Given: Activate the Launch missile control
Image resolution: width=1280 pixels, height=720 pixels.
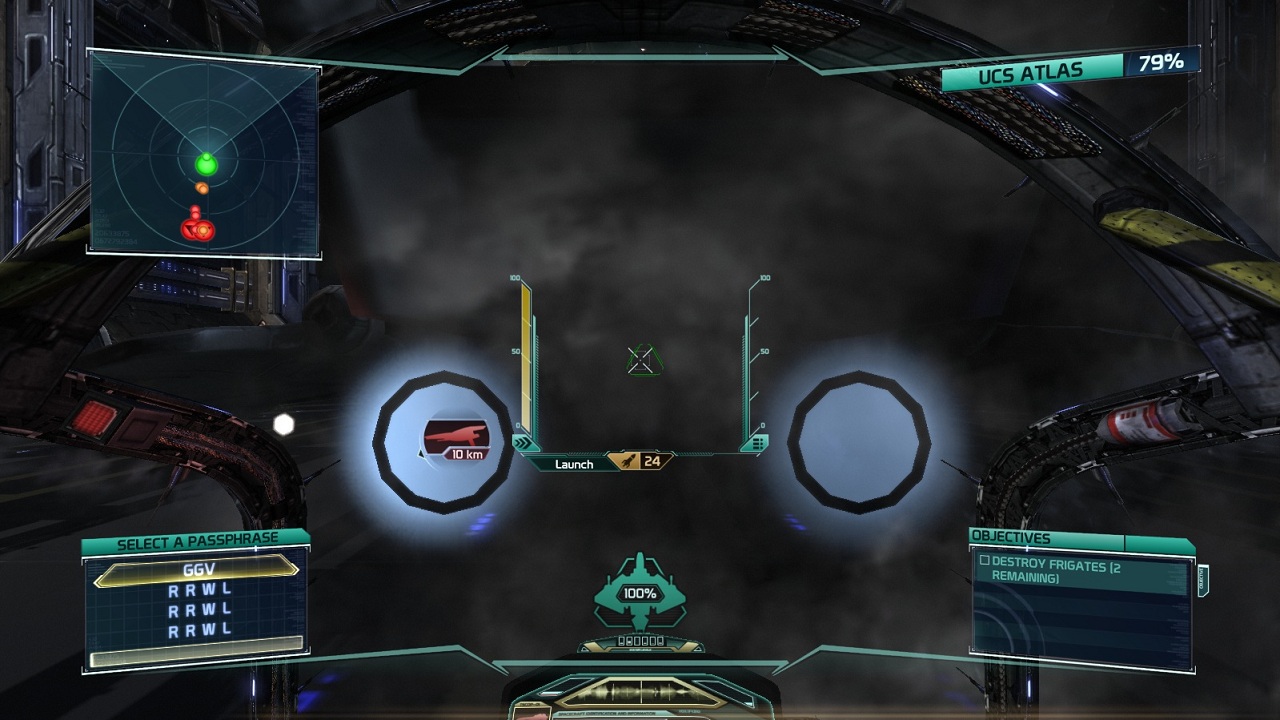Looking at the screenshot, I should pyautogui.click(x=574, y=464).
